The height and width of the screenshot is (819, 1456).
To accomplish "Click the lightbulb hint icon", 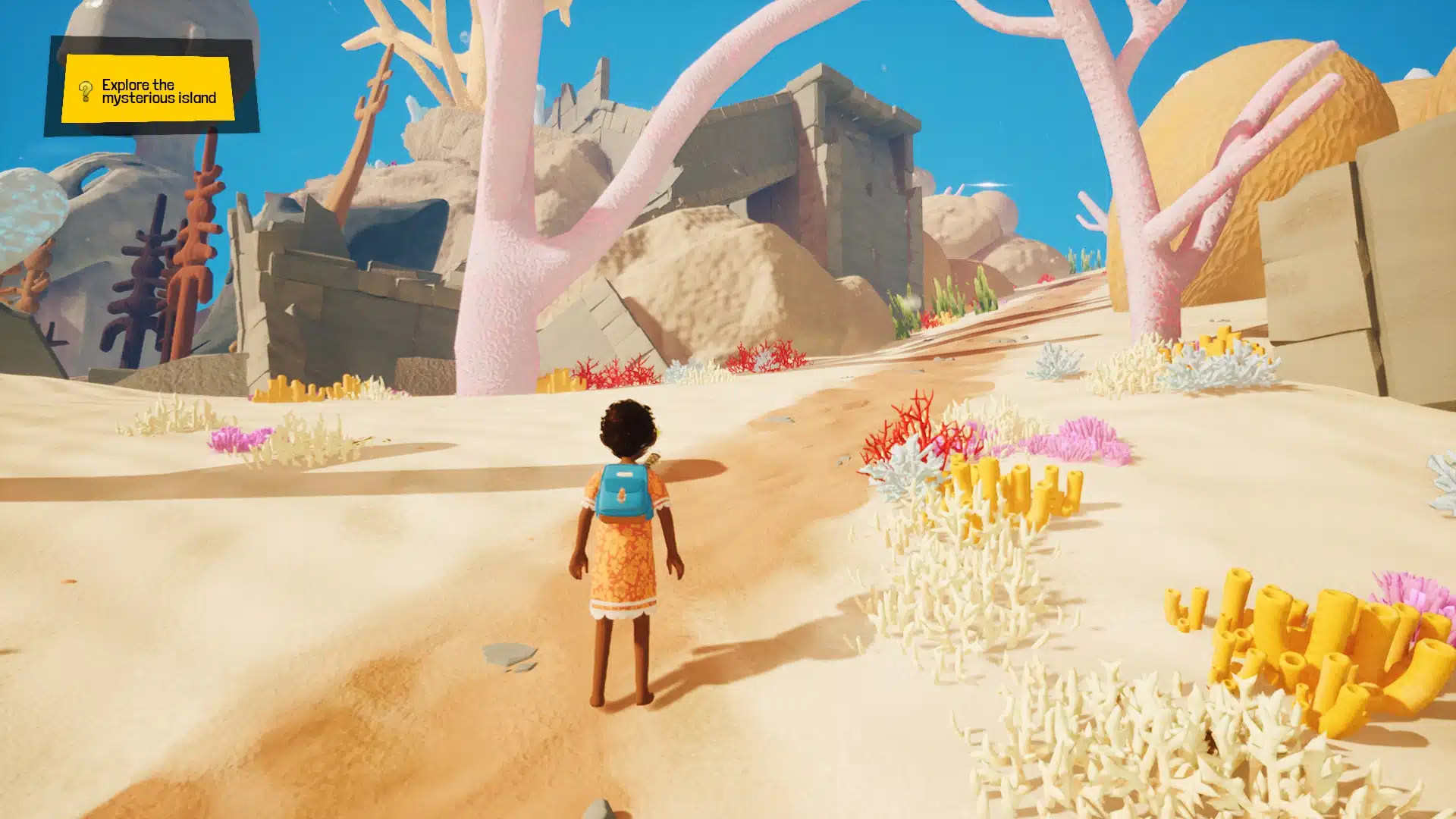I will coord(86,92).
